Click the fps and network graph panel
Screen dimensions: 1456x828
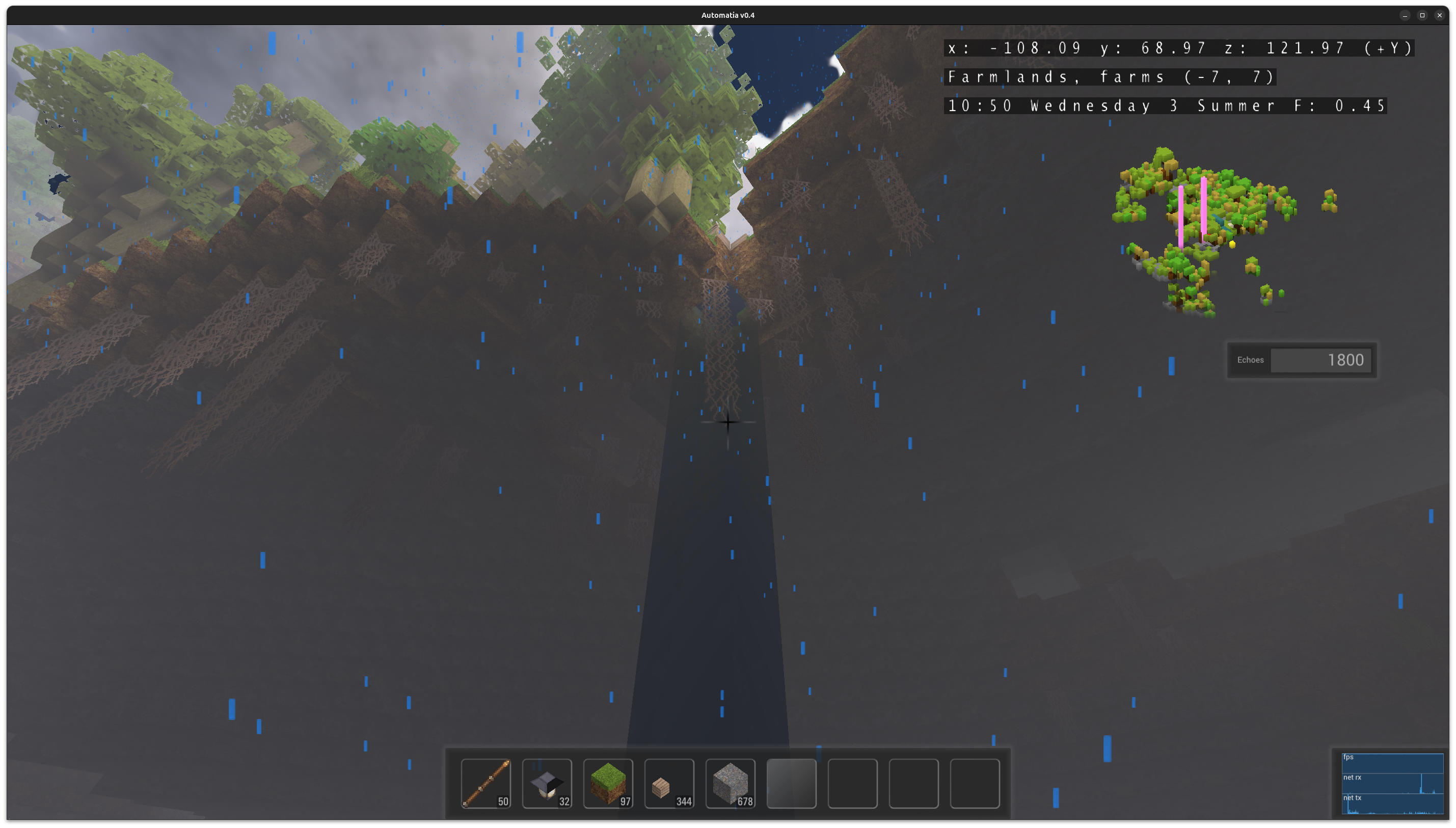pos(1392,783)
